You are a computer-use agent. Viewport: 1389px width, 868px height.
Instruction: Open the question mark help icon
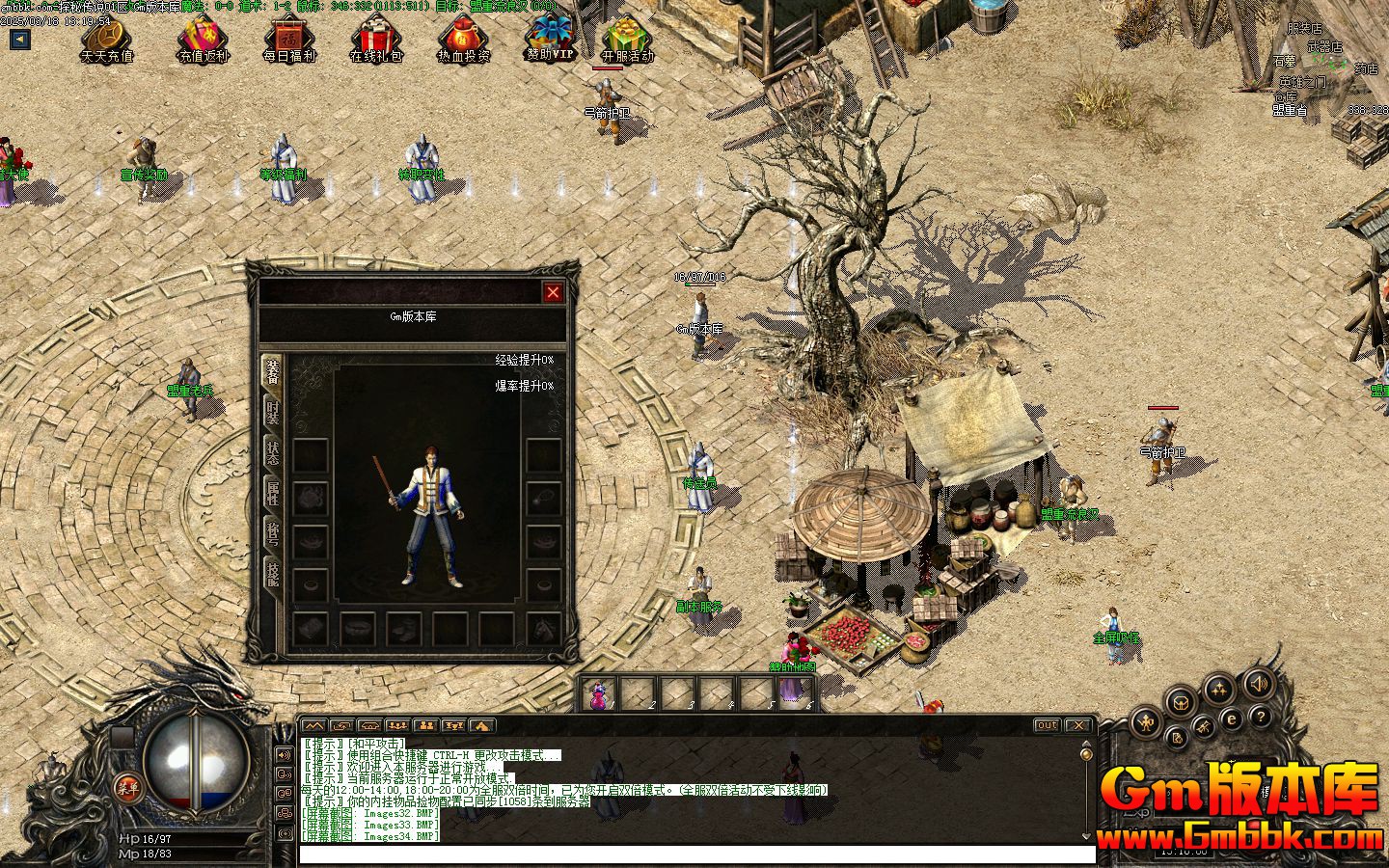1260,717
